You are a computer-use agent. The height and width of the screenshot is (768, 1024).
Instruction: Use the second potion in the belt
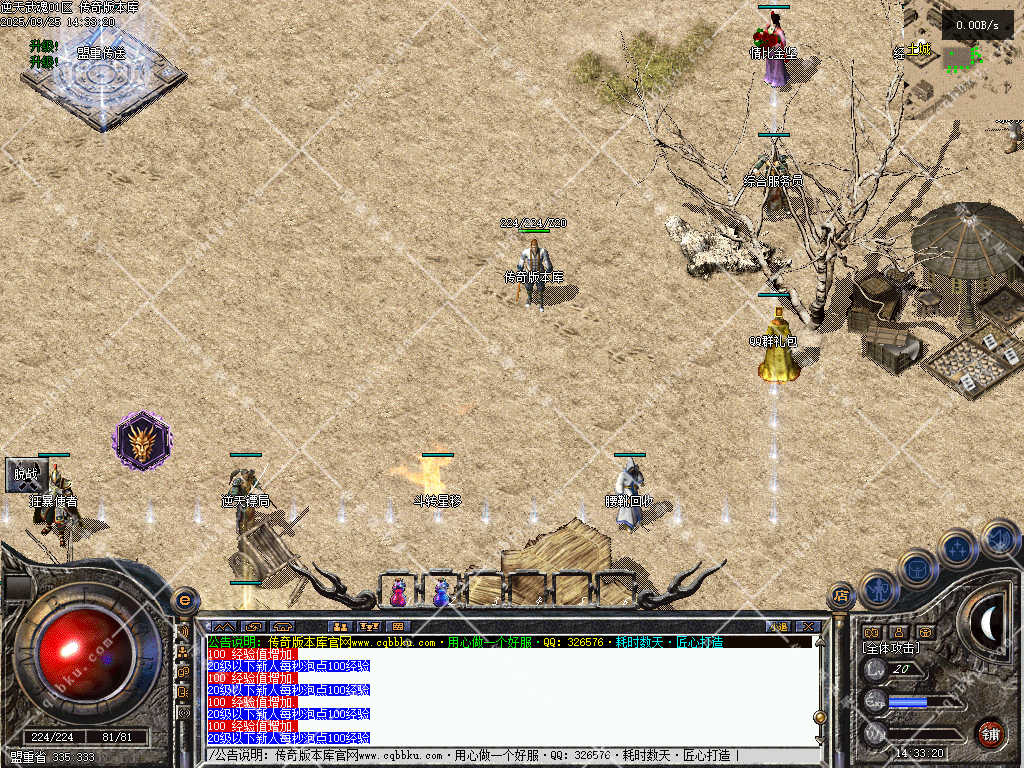coord(441,592)
